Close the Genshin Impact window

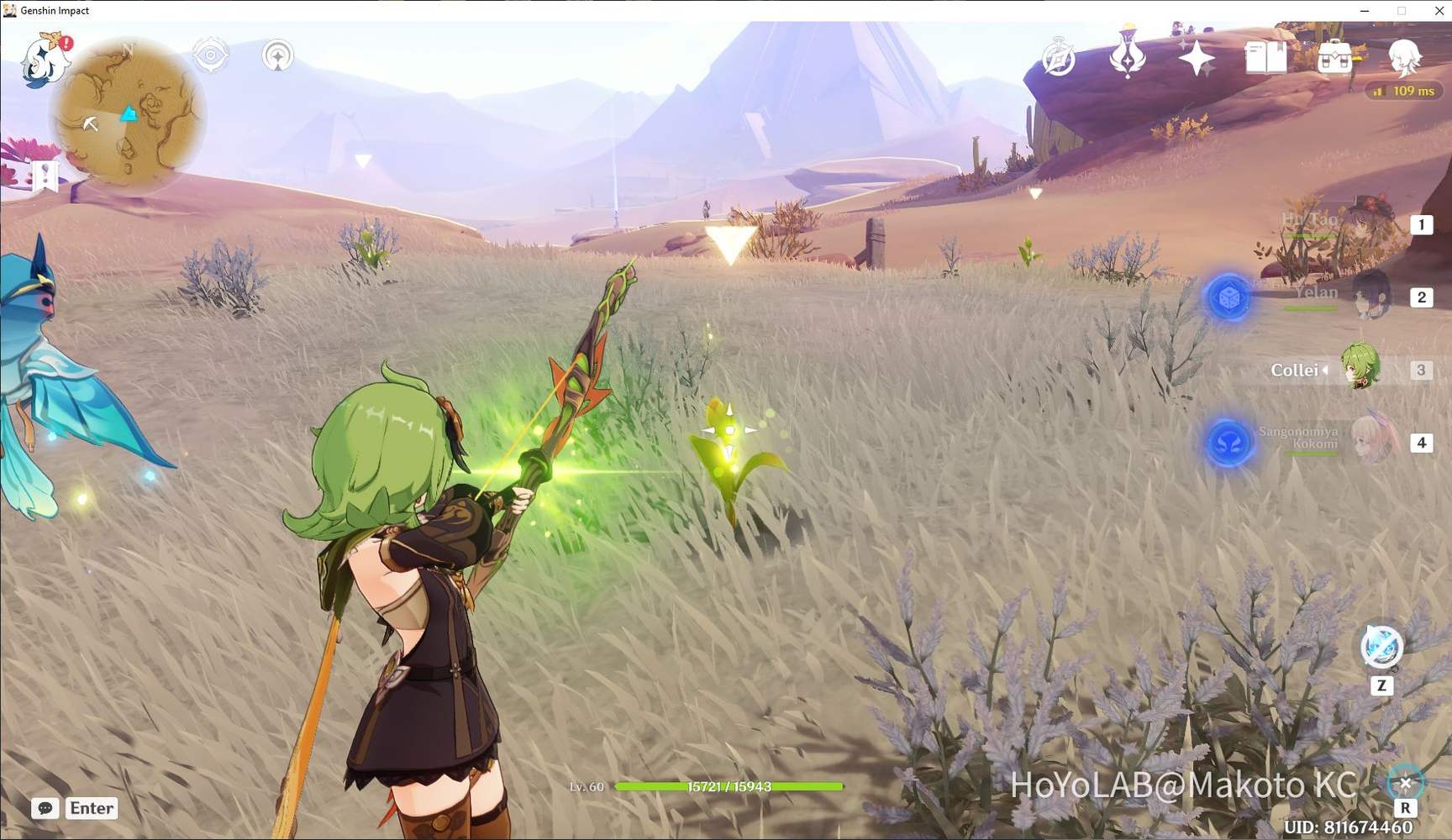[1439, 11]
